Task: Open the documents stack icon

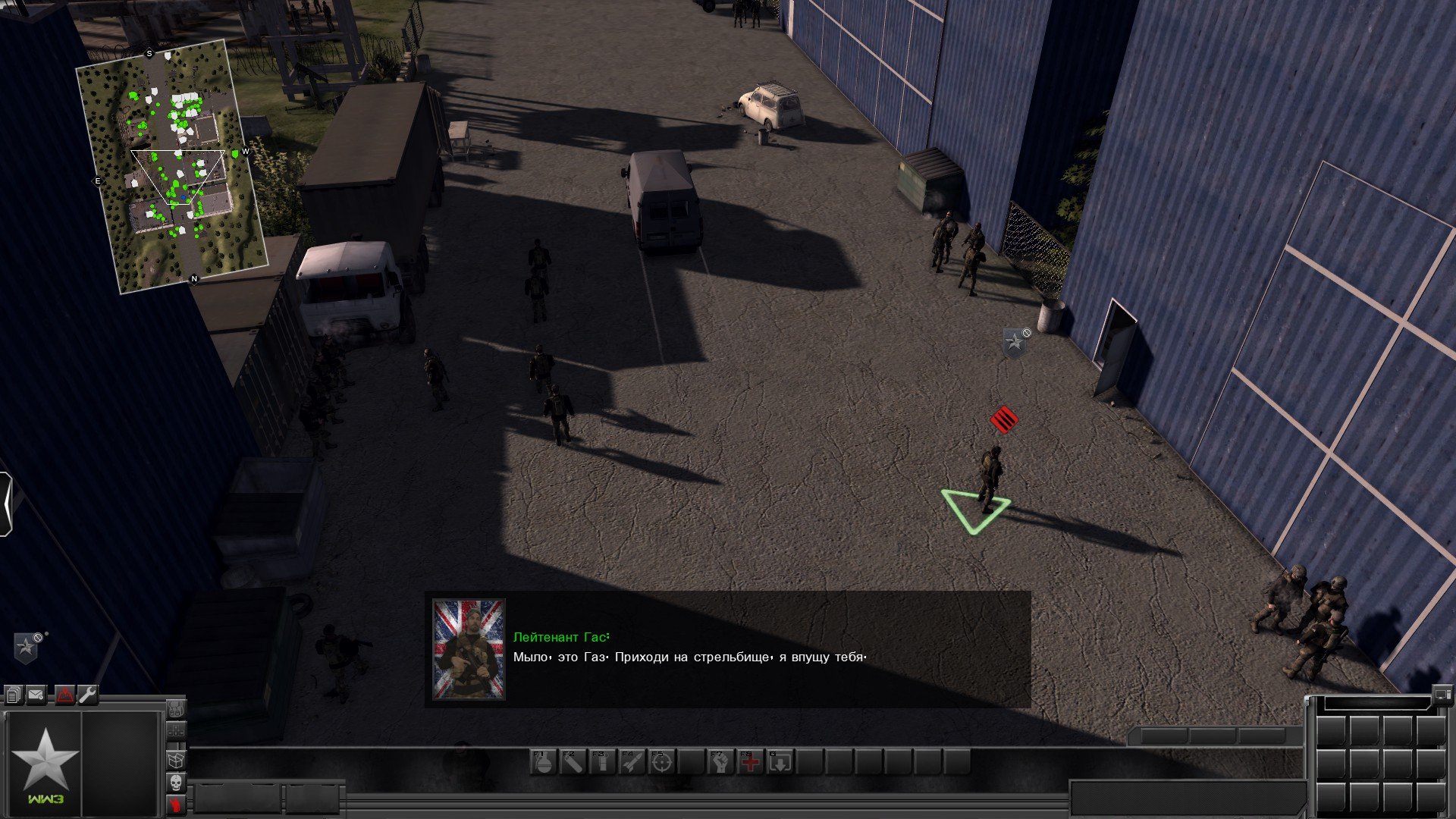Action: click(x=14, y=694)
